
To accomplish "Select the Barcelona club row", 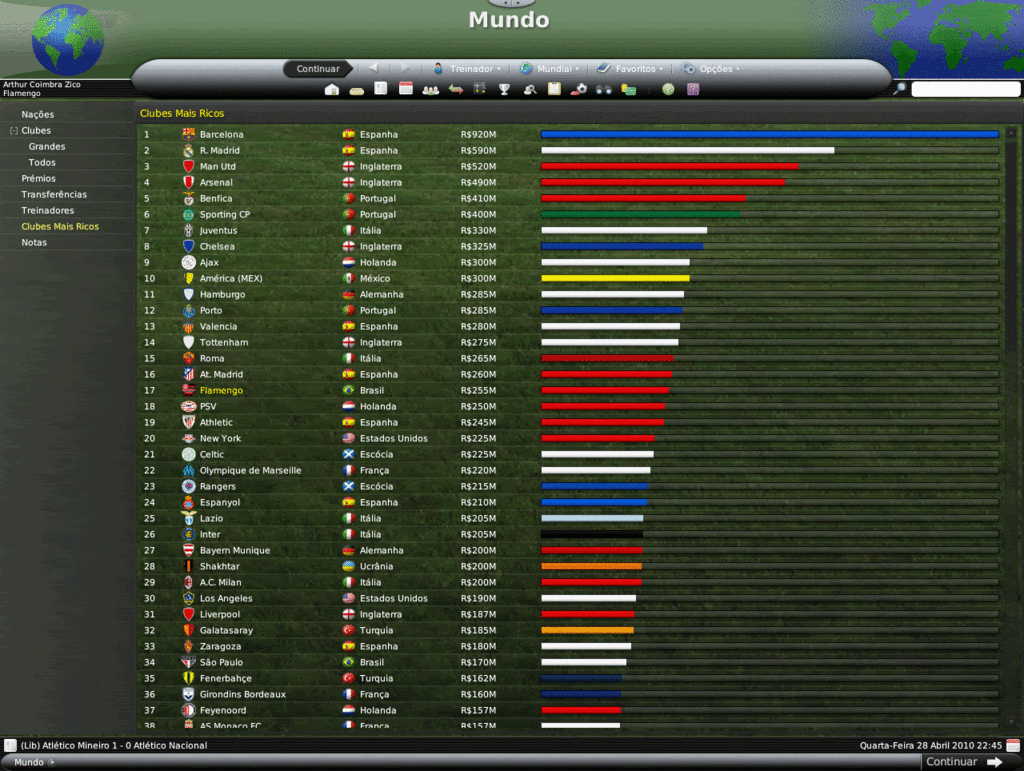I will (x=221, y=135).
